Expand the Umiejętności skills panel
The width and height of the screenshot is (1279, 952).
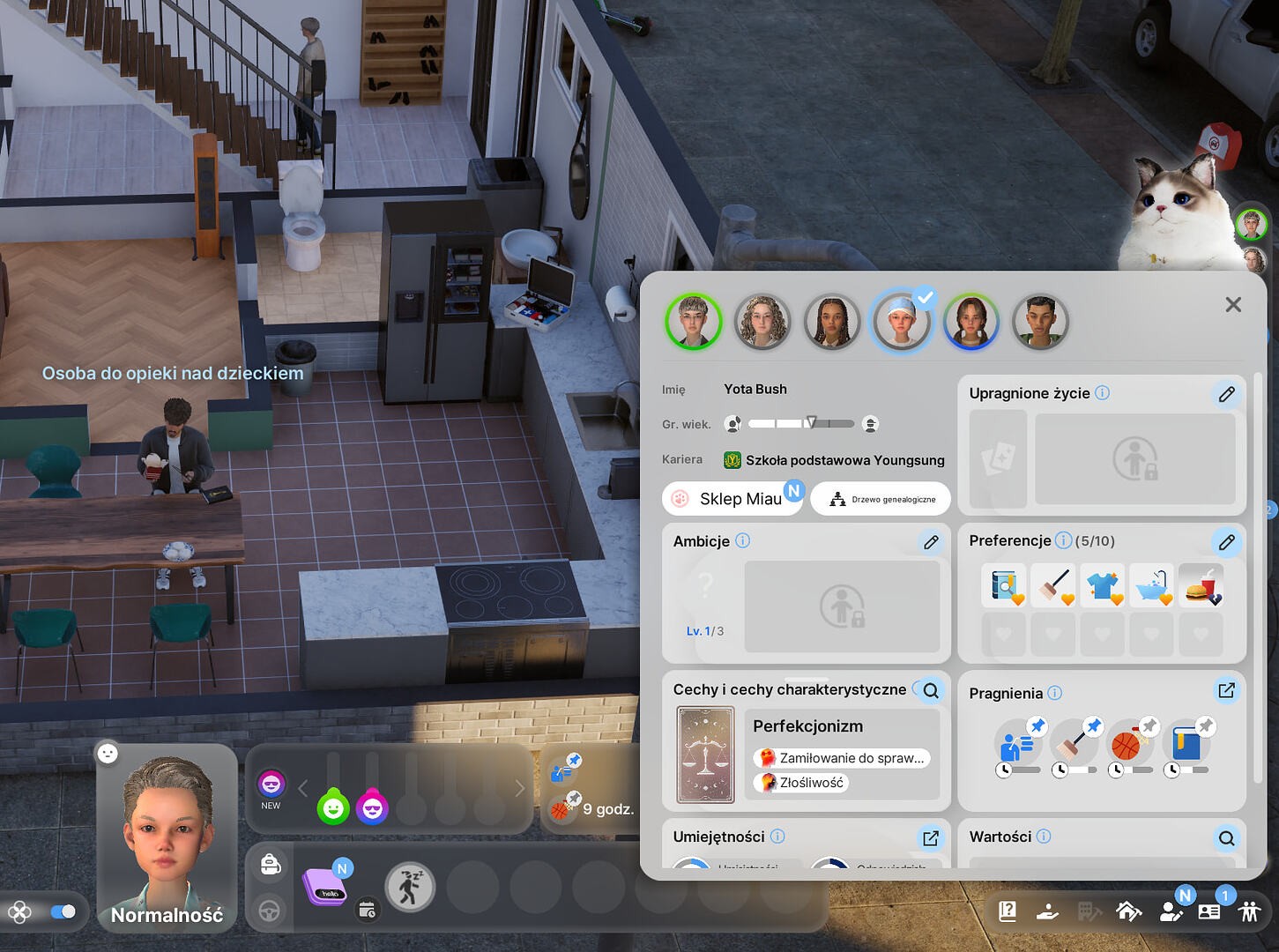pyautogui.click(x=931, y=838)
